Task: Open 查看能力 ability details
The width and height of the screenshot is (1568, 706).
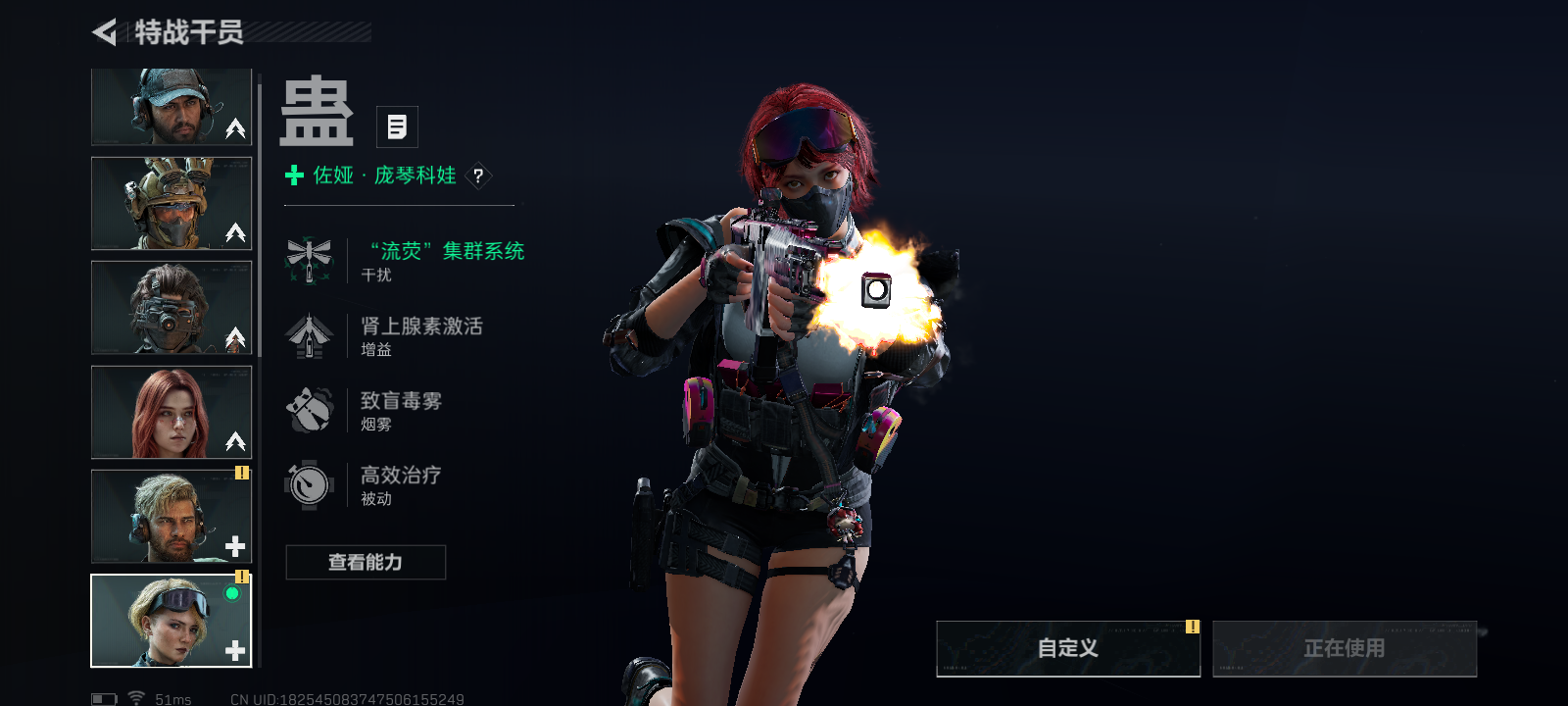Action: [366, 562]
